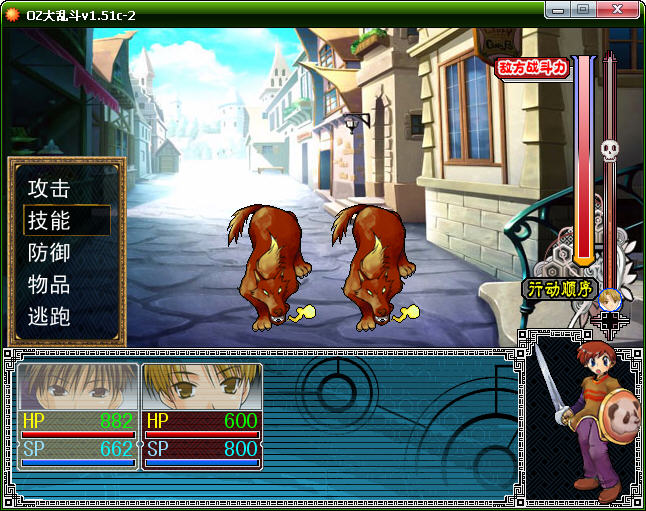The height and width of the screenshot is (511, 646).
Task: Minimize the game window
Action: coord(559,9)
